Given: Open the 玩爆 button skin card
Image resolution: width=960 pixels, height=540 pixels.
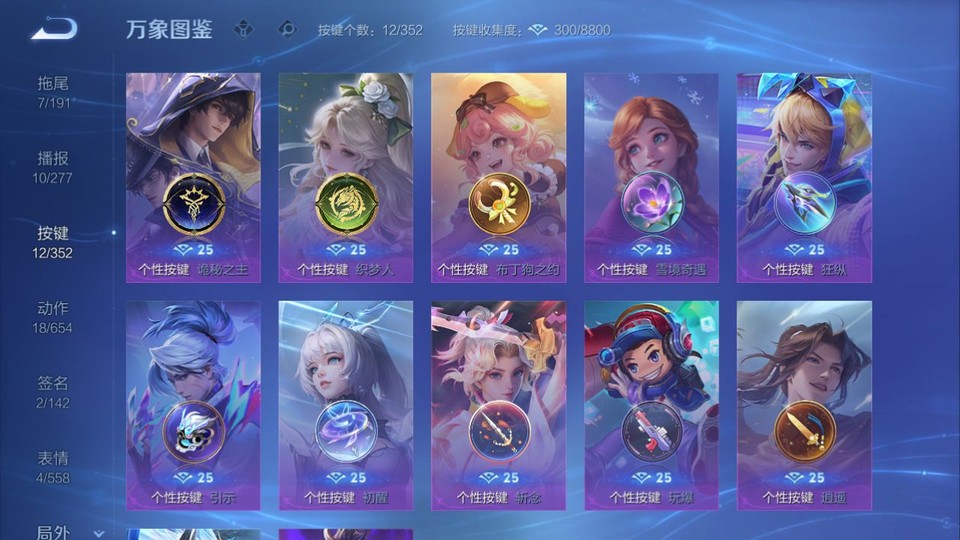Looking at the screenshot, I should click(651, 406).
